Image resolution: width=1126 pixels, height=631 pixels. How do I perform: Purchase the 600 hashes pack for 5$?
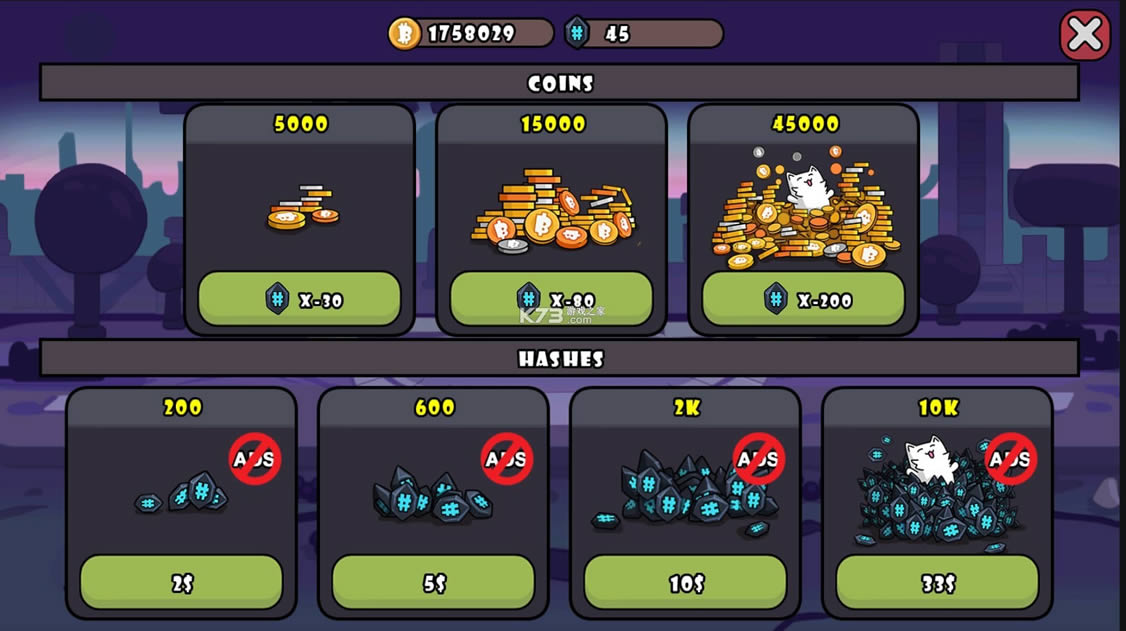click(x=433, y=583)
